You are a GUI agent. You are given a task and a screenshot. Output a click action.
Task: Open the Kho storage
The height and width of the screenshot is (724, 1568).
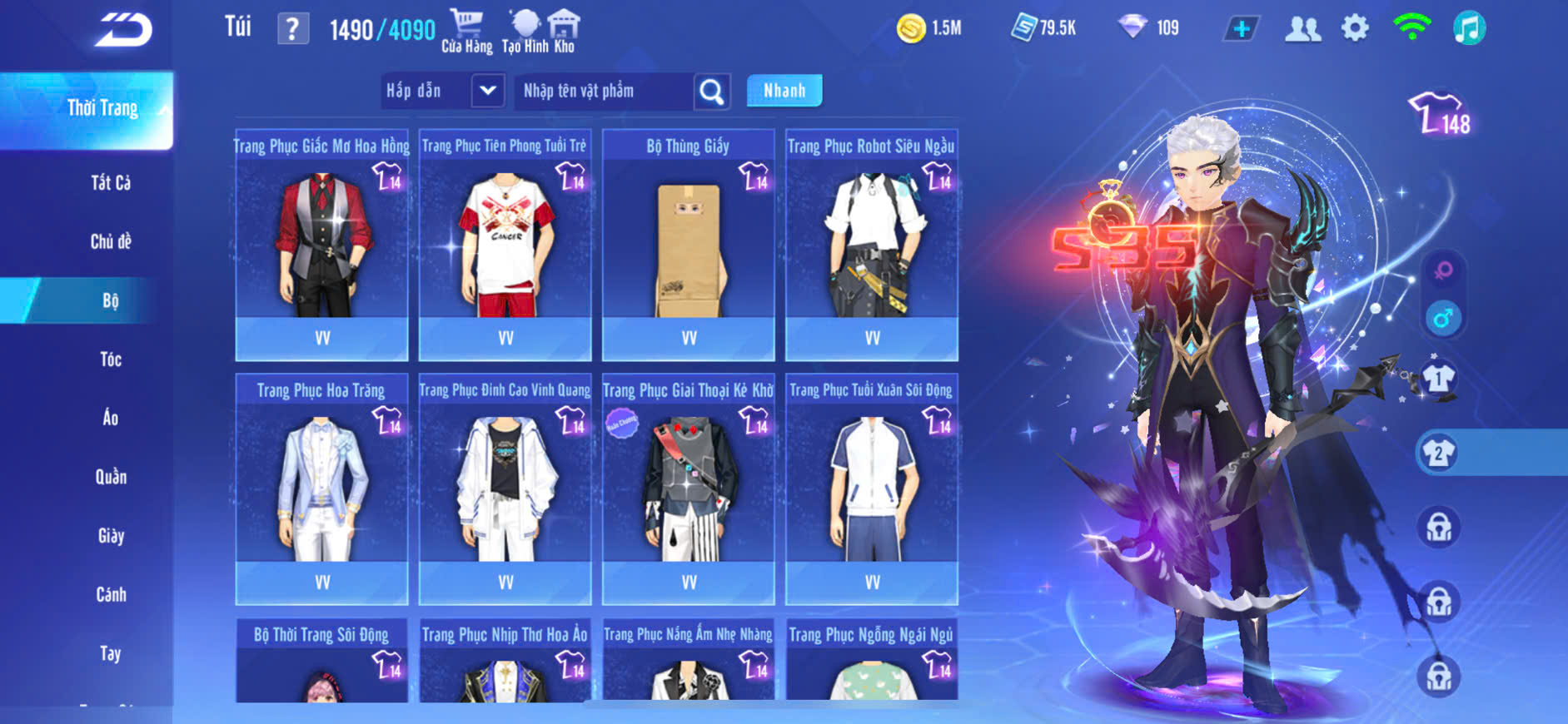(565, 31)
